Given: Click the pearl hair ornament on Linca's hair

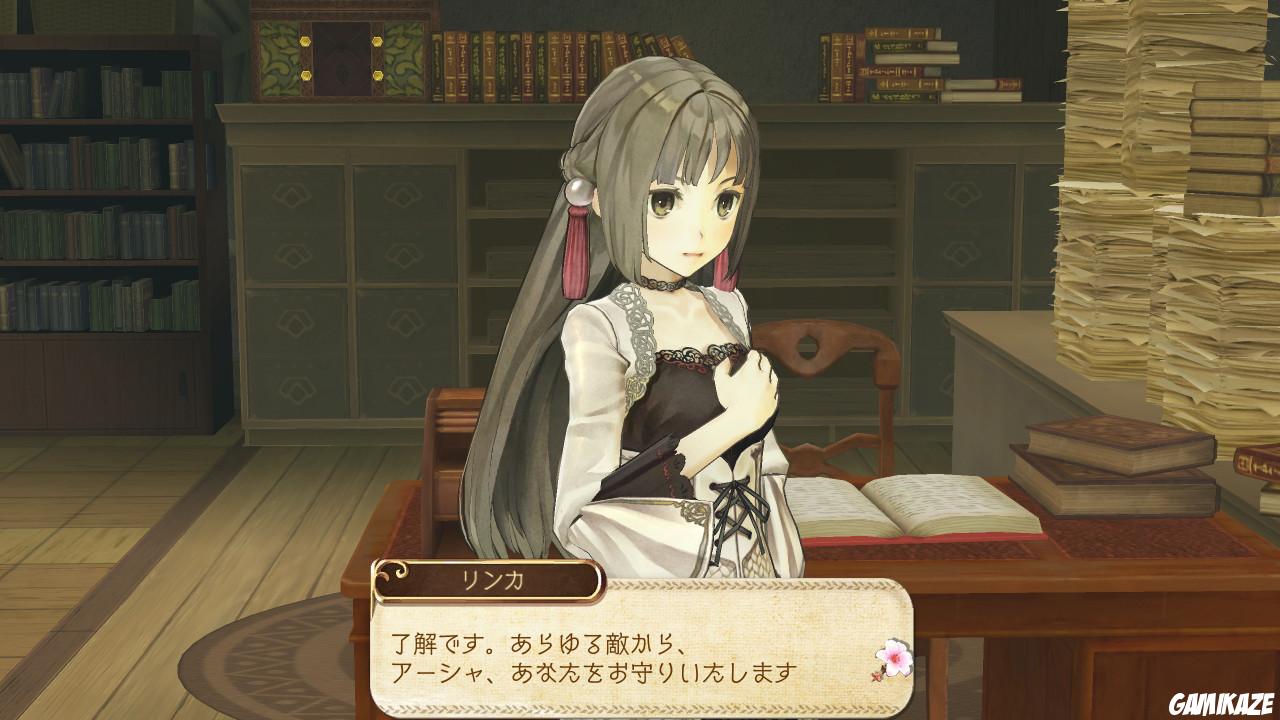Looking at the screenshot, I should 578,190.
